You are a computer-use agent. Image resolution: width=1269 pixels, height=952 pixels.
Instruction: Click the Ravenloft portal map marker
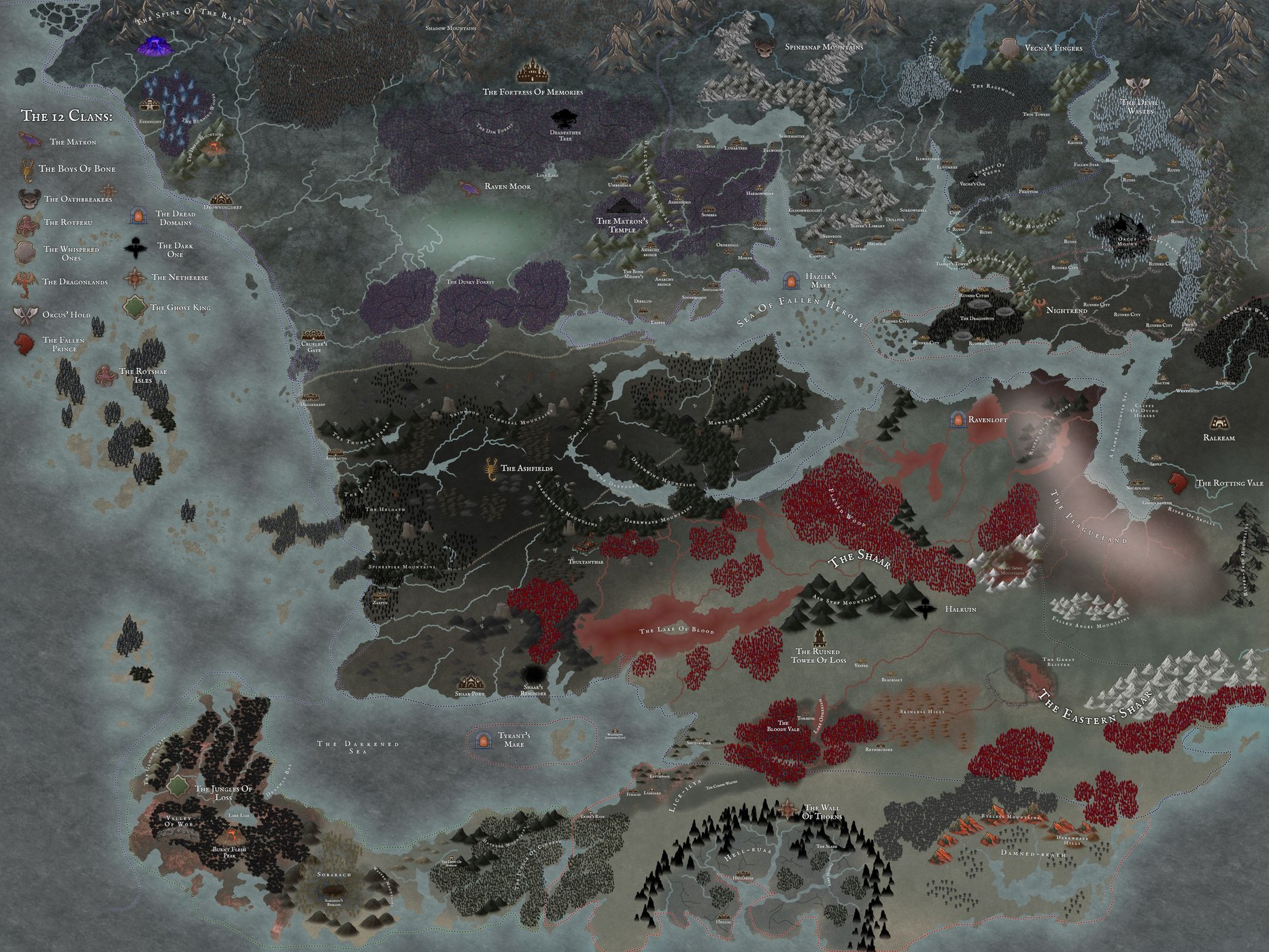958,420
